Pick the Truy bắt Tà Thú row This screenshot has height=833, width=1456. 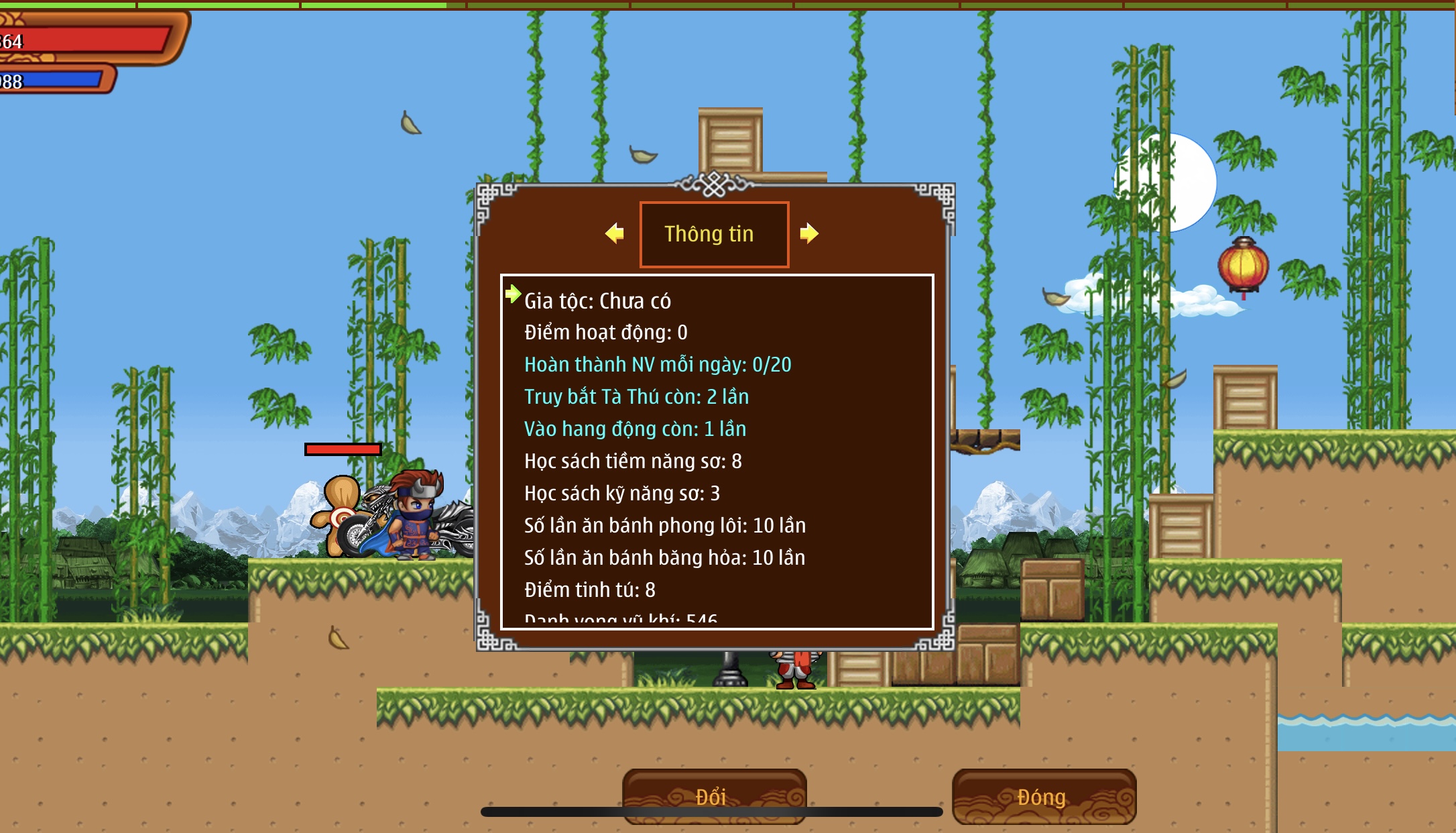click(x=636, y=397)
